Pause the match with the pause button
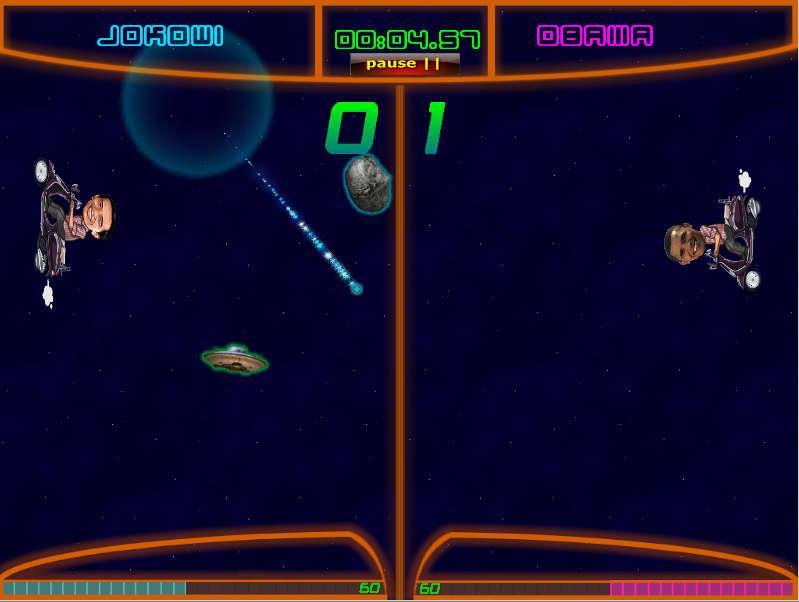Image resolution: width=799 pixels, height=602 pixels. click(404, 64)
